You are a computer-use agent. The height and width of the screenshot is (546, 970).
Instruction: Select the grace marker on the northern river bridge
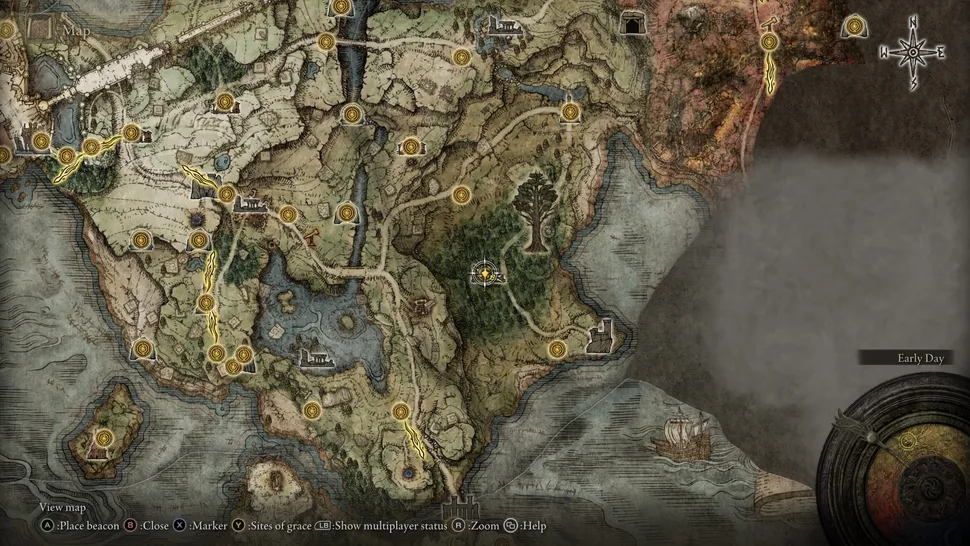[326, 42]
